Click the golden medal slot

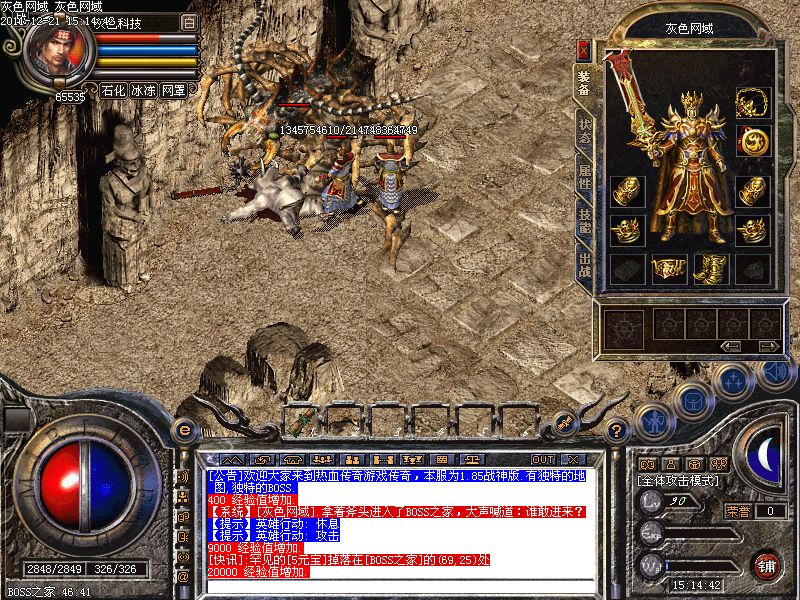coord(752,141)
